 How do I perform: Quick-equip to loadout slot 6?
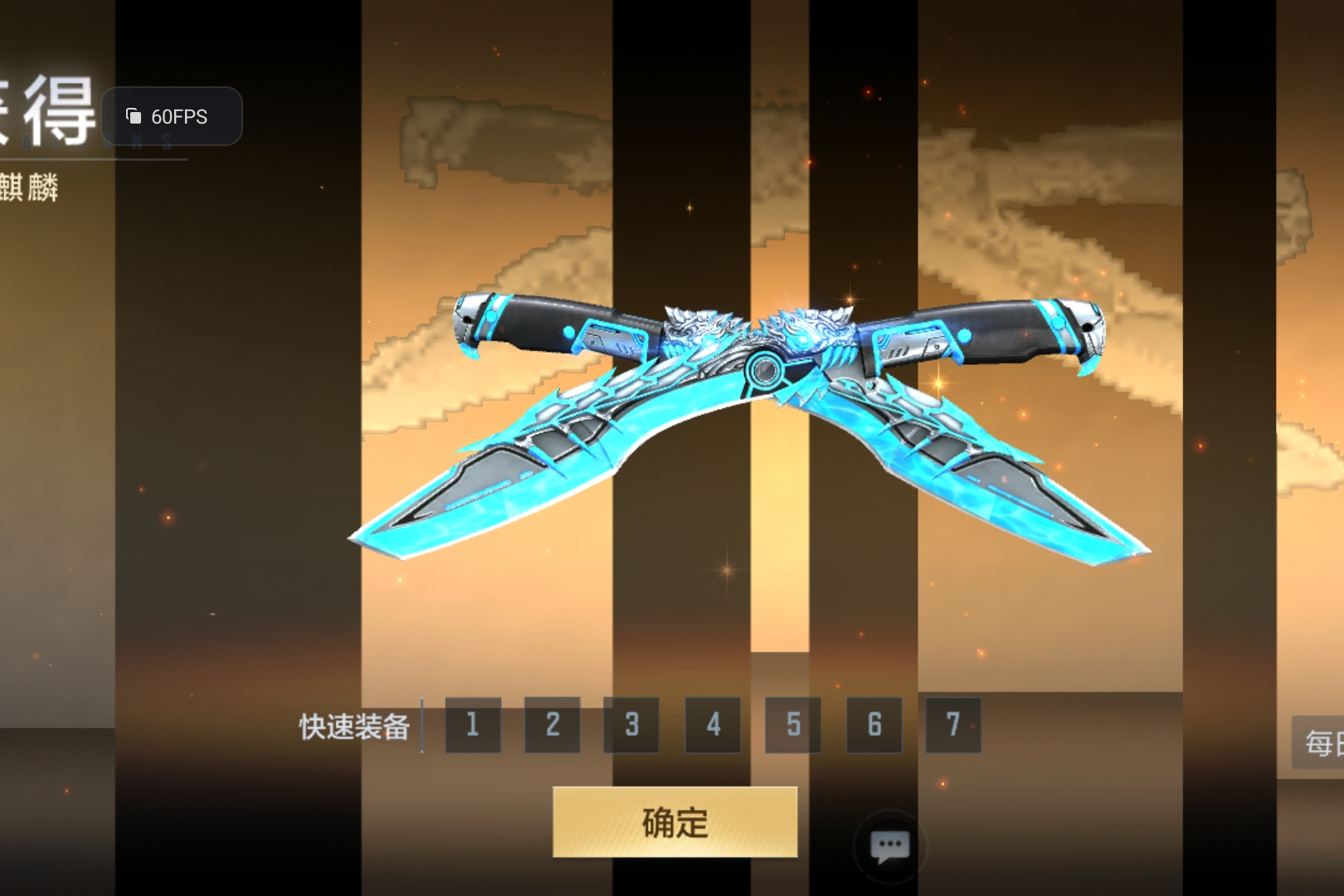coord(874,725)
